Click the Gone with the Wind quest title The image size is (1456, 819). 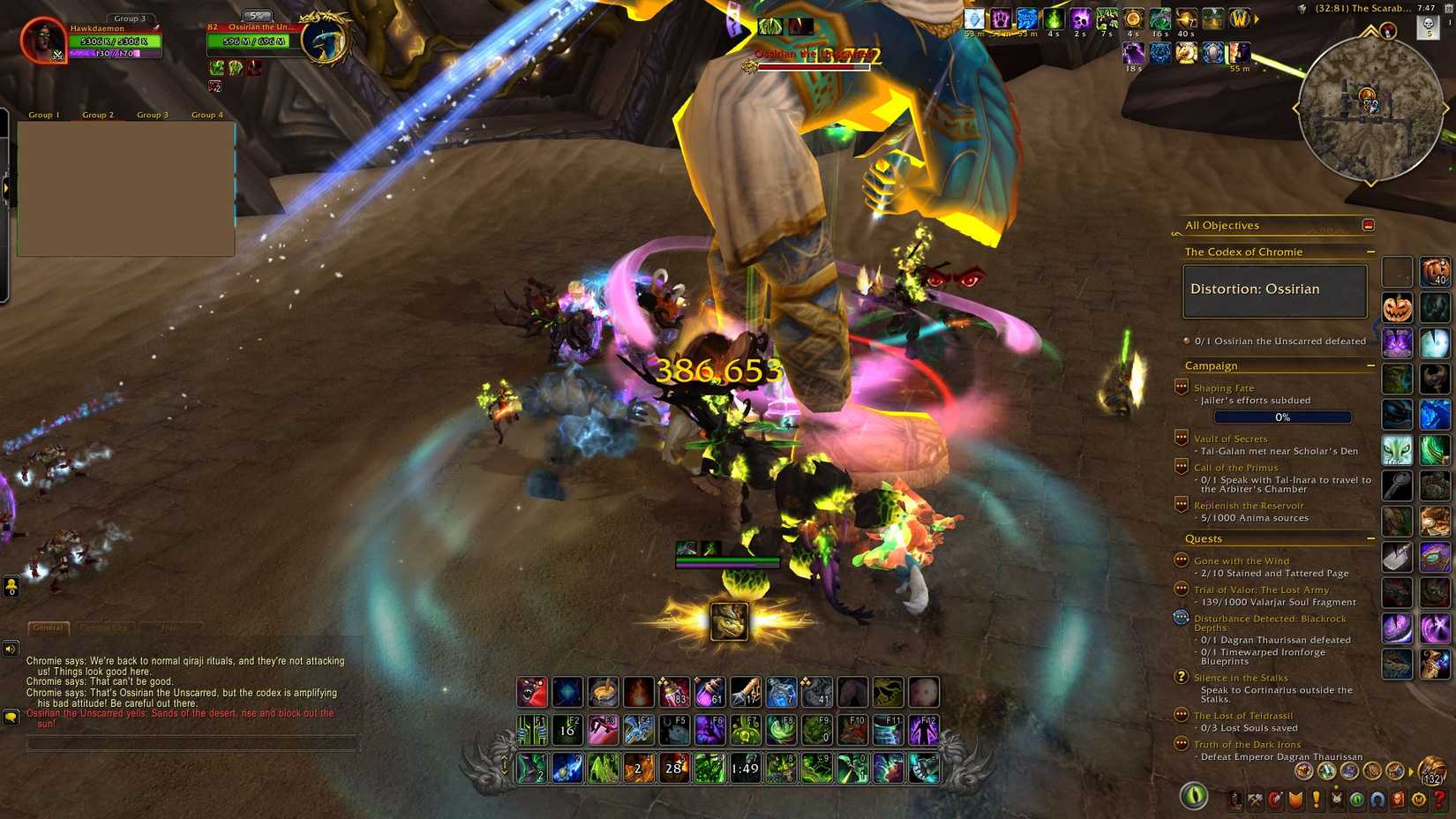(x=1242, y=560)
